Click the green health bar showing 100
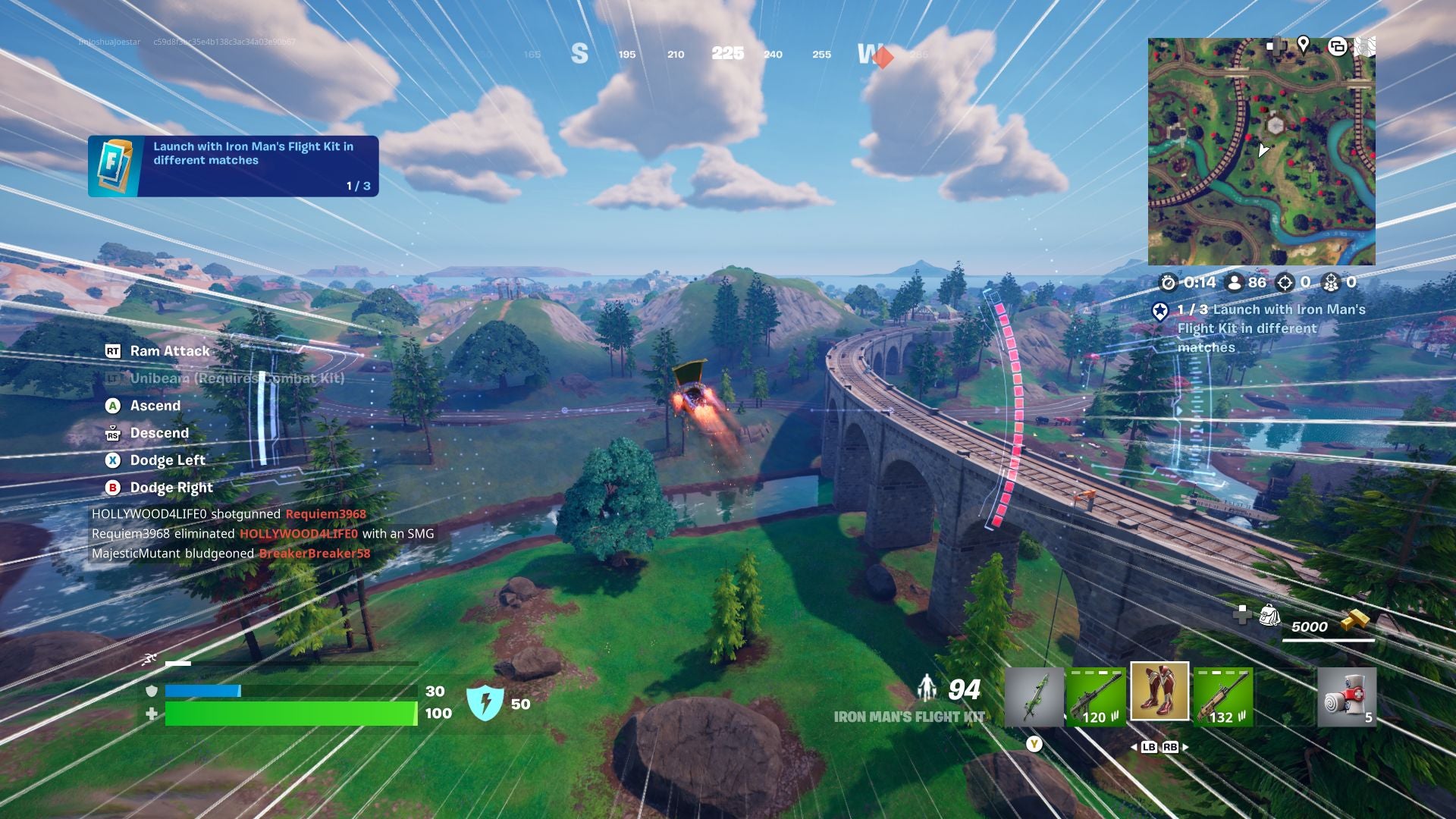The image size is (1456, 819). 292,713
